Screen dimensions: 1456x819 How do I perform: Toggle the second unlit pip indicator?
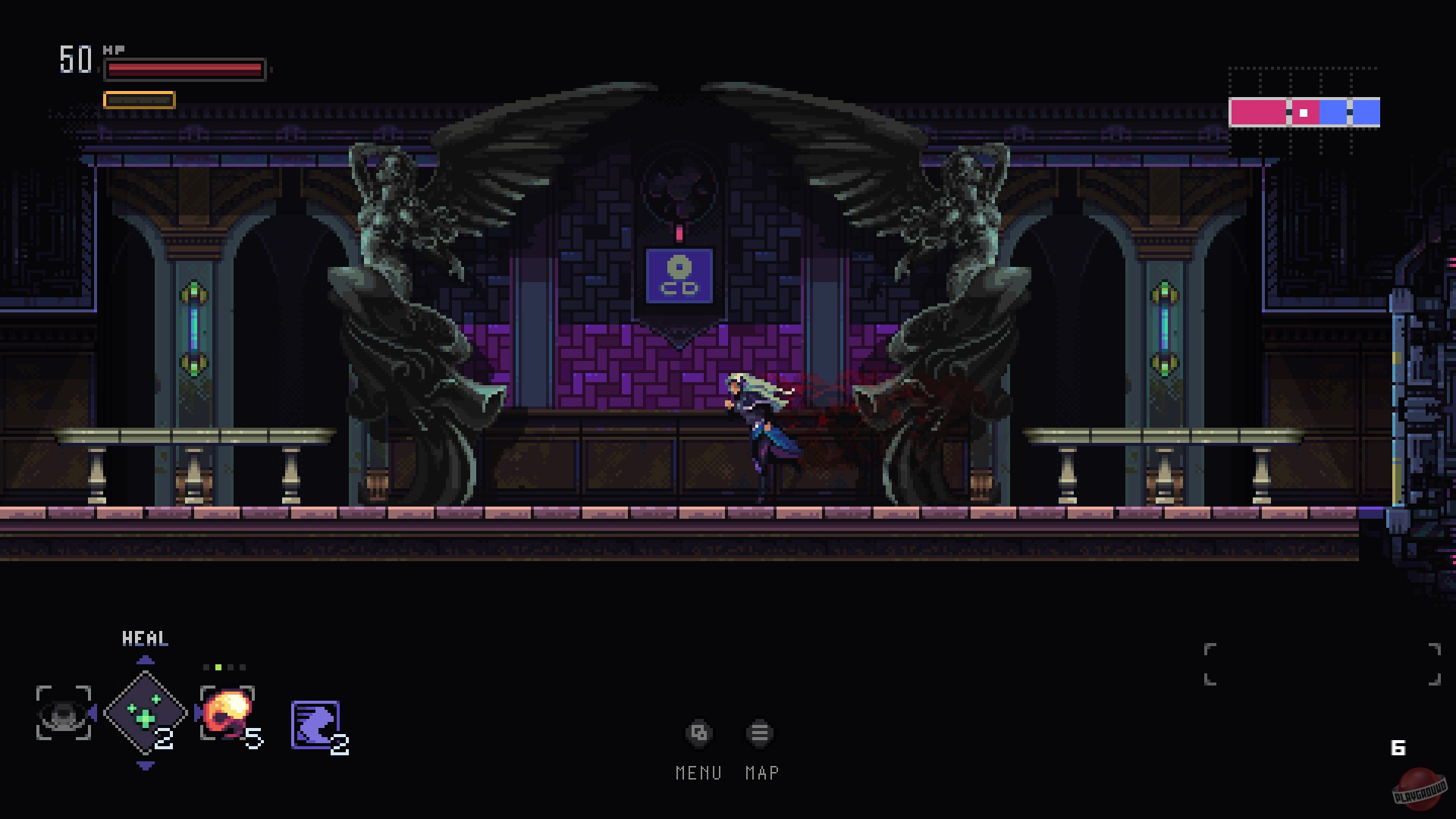pos(231,667)
